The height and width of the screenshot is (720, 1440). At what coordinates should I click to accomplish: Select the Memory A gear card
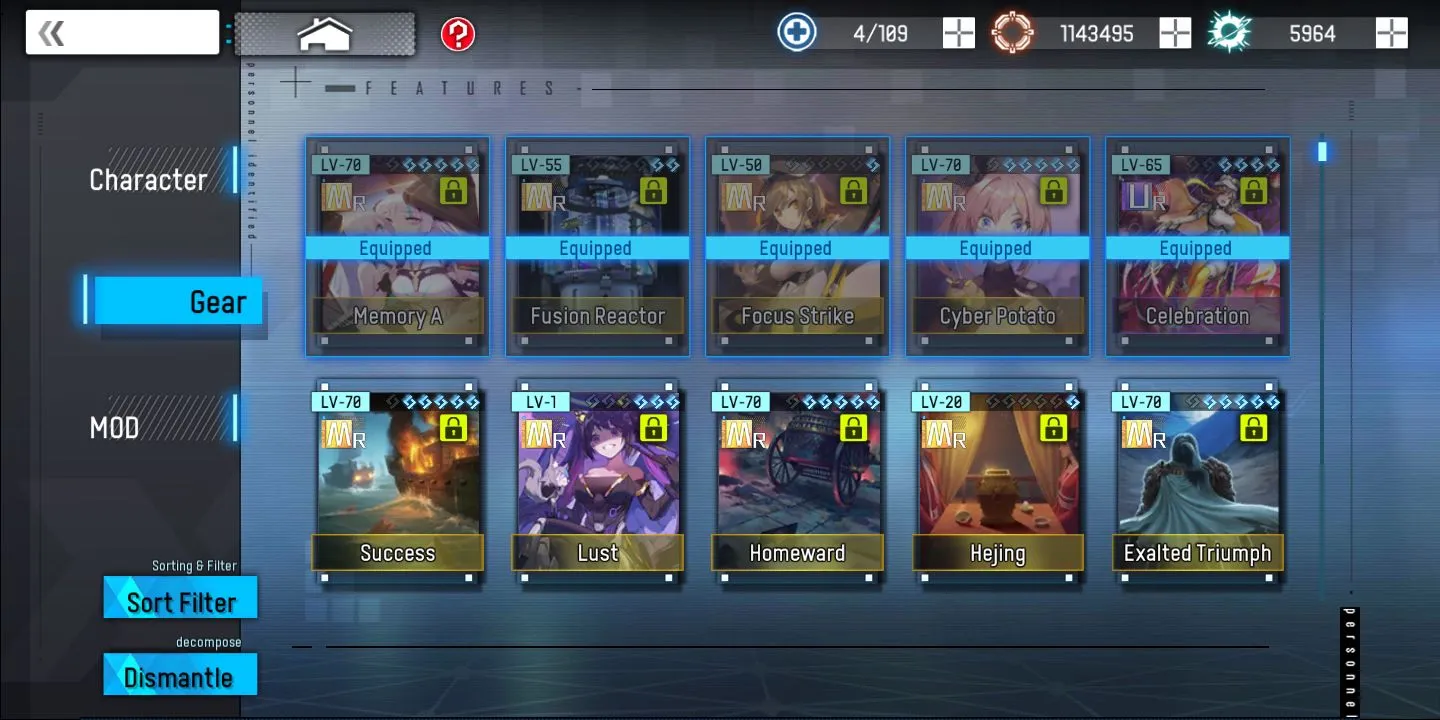pos(397,247)
